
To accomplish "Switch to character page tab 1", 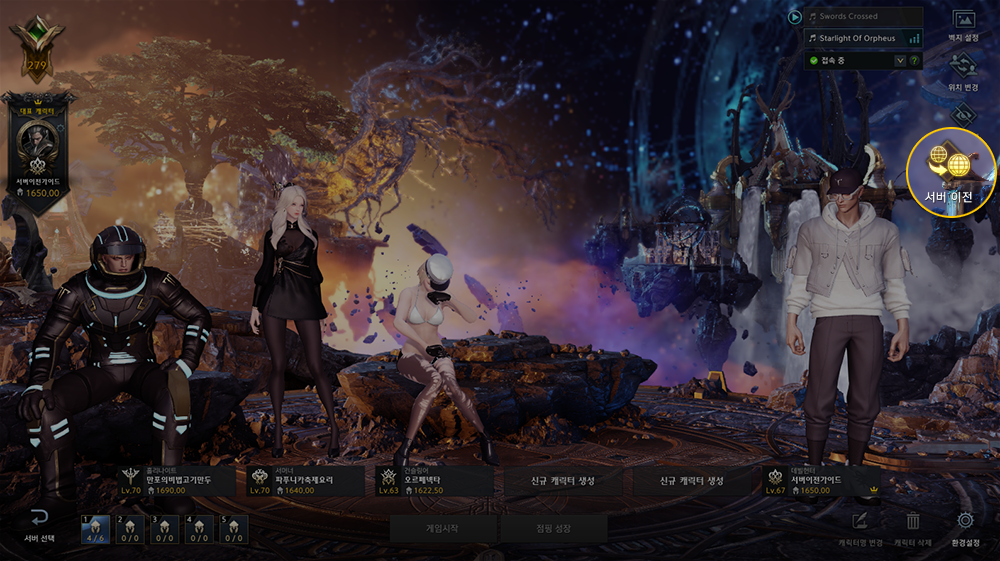I will (x=96, y=529).
